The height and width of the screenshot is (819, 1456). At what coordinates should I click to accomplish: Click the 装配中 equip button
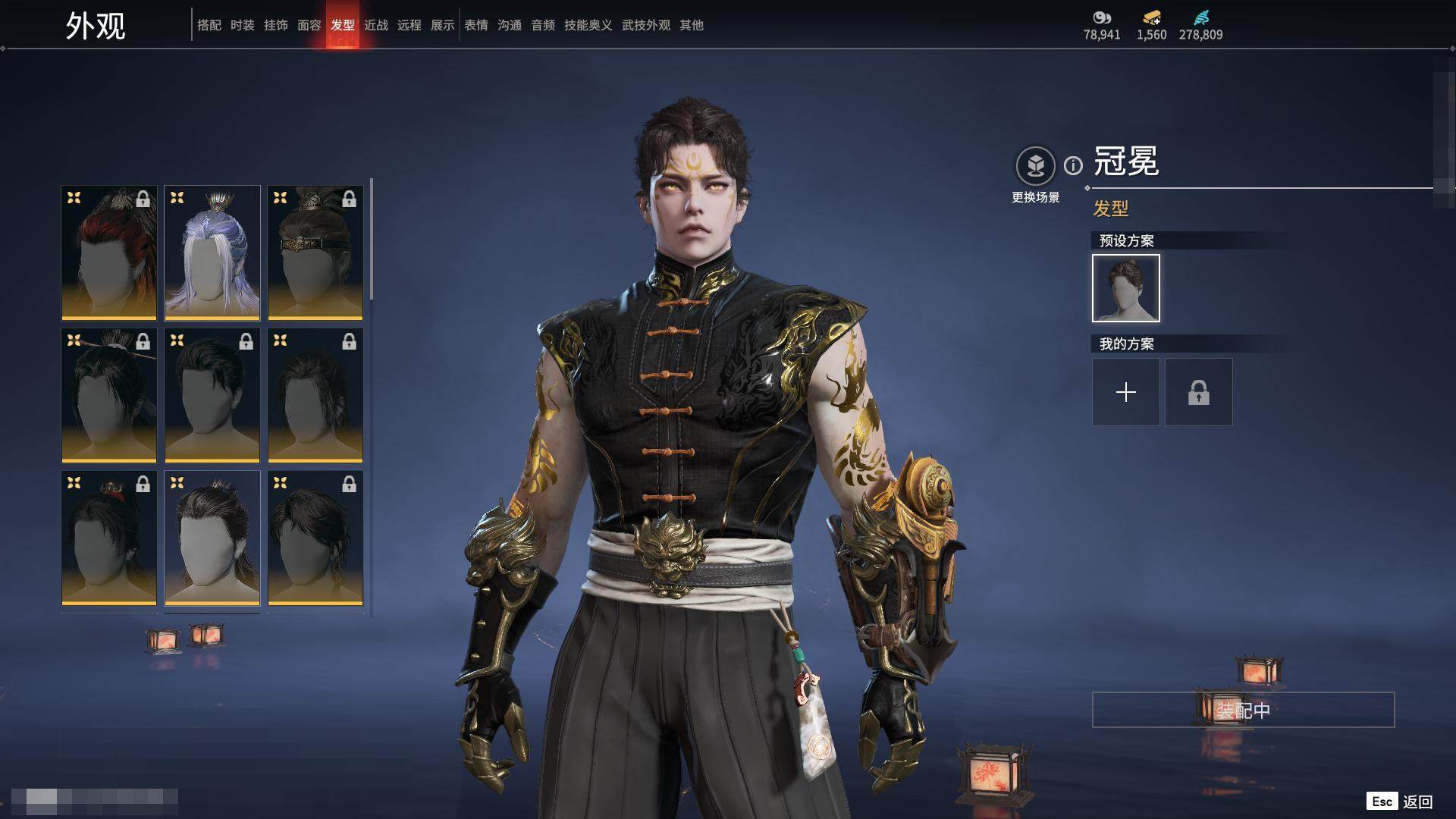coord(1243,710)
